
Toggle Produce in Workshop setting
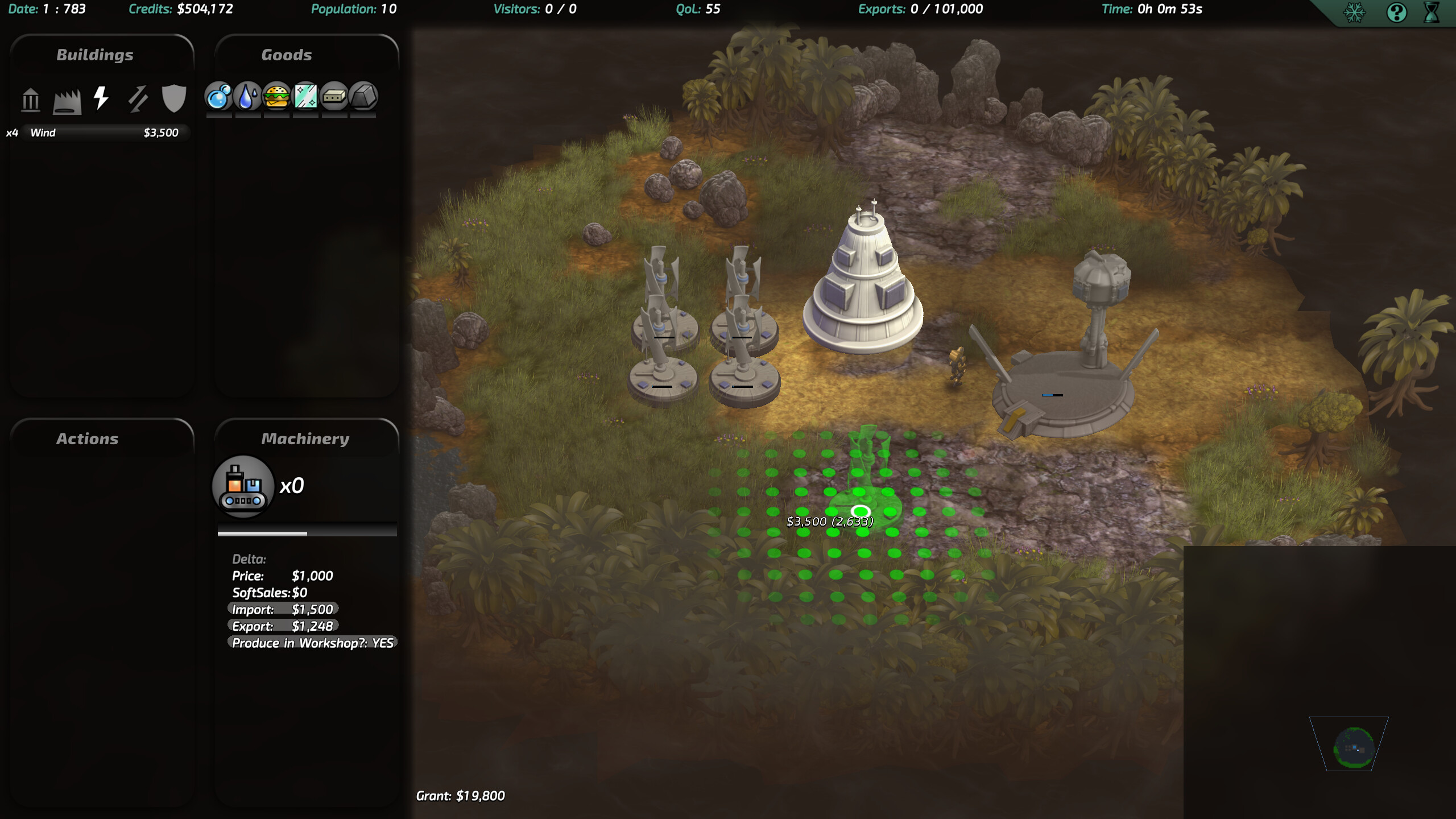pyautogui.click(x=312, y=644)
